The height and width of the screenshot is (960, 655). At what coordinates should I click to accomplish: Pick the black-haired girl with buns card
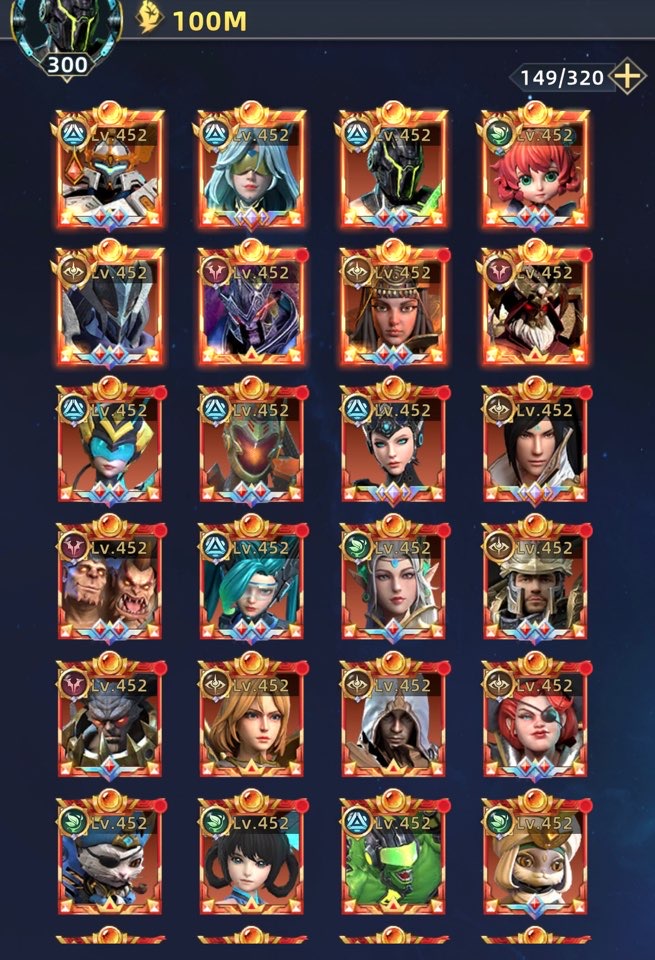251,858
